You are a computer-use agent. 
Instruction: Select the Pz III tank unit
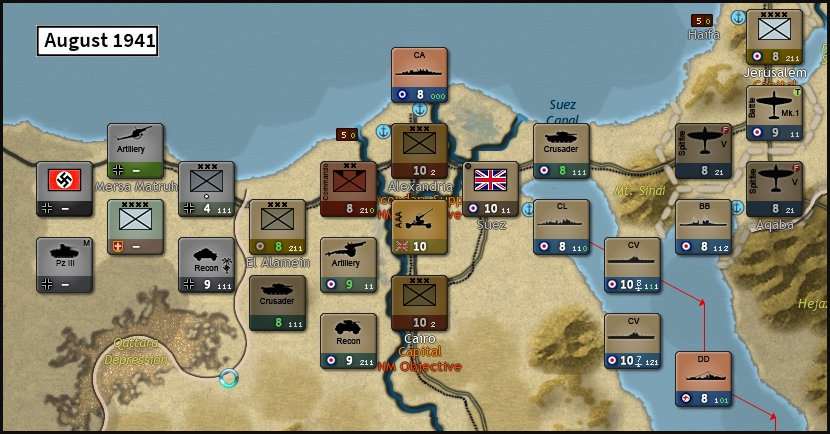click(64, 265)
